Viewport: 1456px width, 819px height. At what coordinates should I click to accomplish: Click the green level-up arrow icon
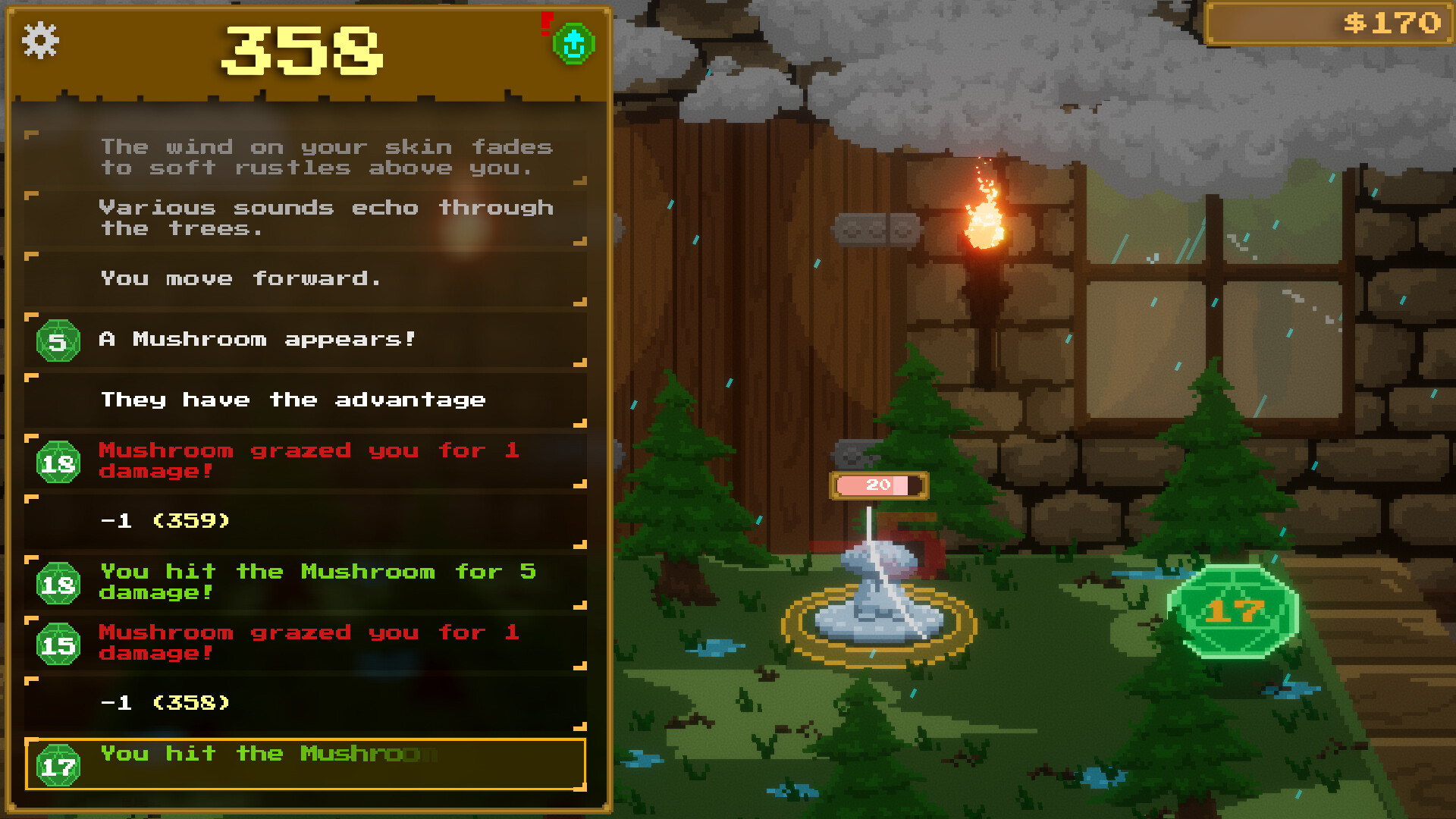click(574, 44)
